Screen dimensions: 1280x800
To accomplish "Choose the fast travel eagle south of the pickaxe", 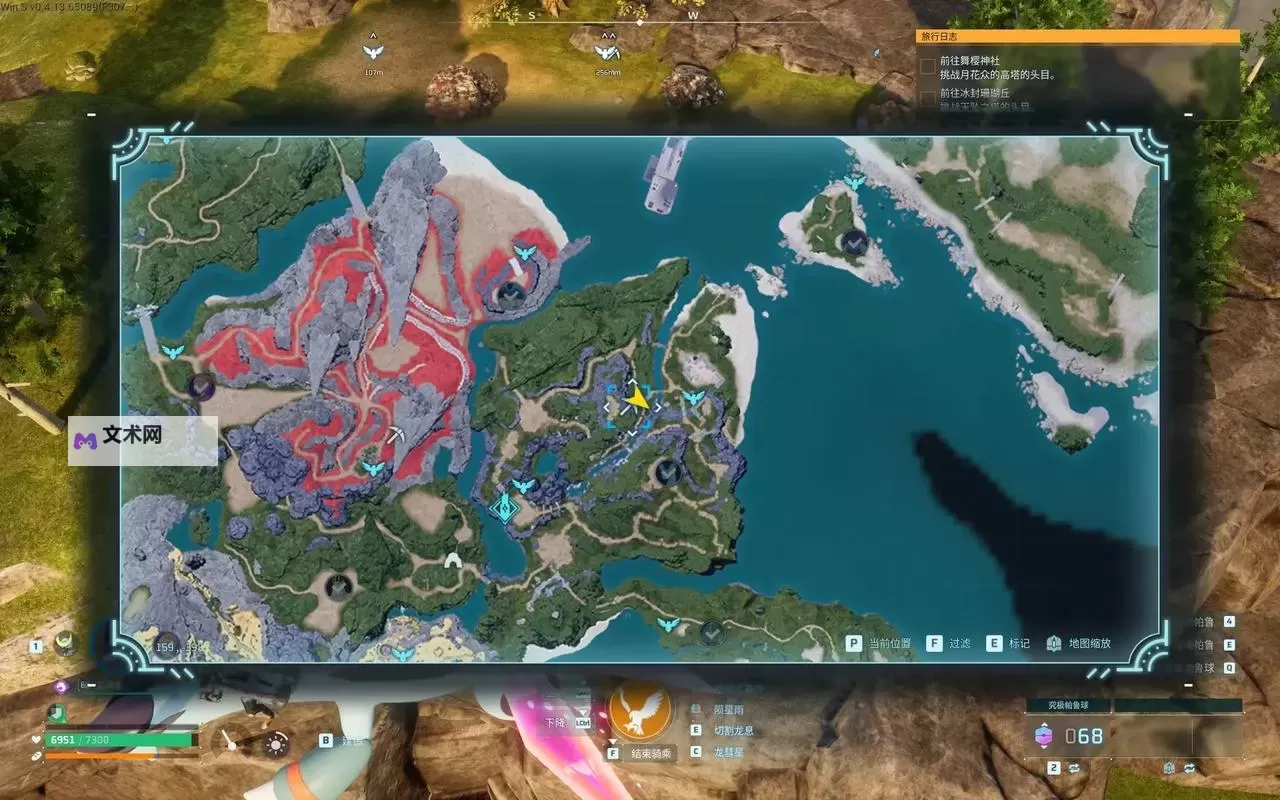I will tap(373, 468).
